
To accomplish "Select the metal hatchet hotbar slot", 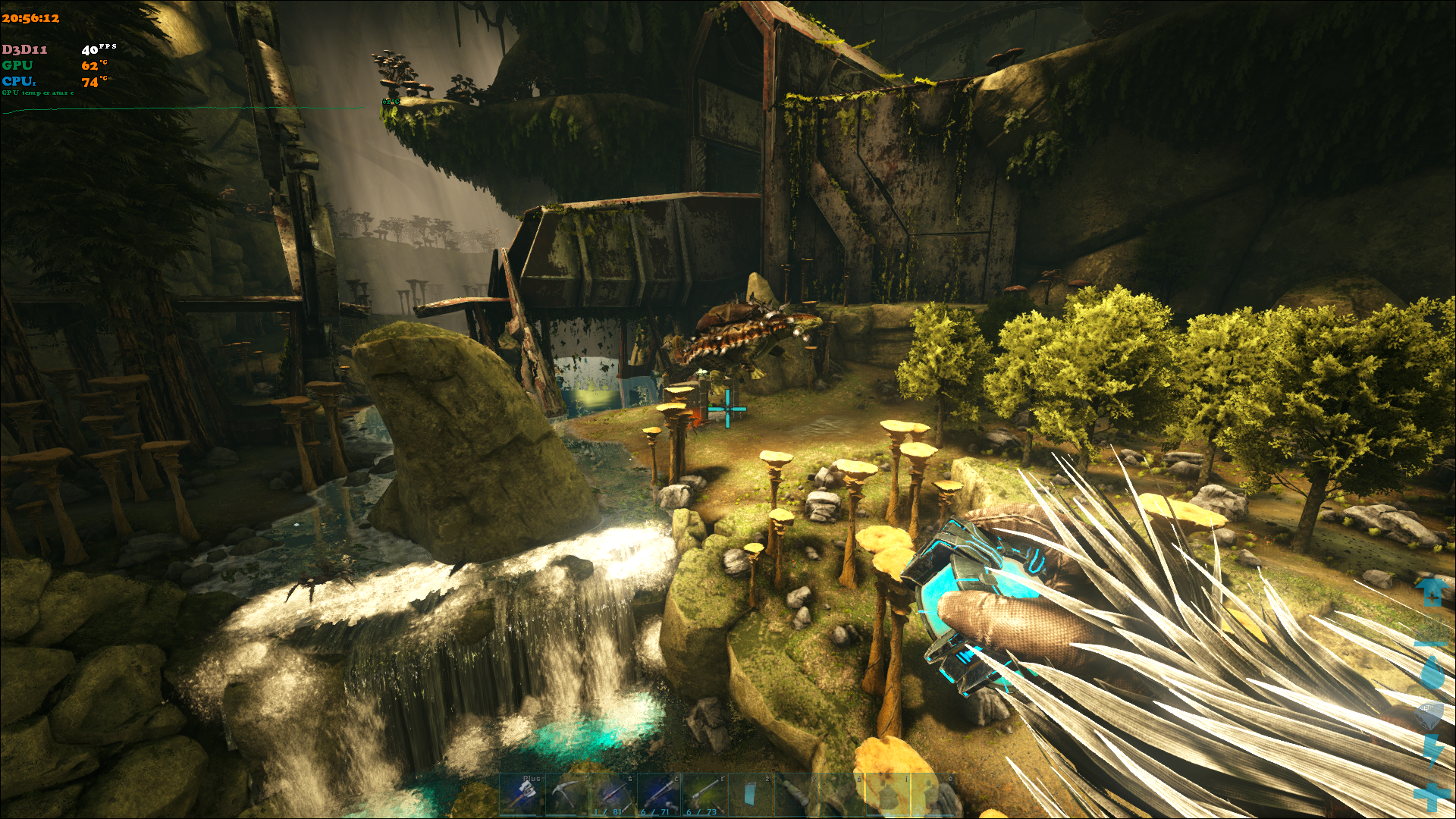I will point(522,794).
